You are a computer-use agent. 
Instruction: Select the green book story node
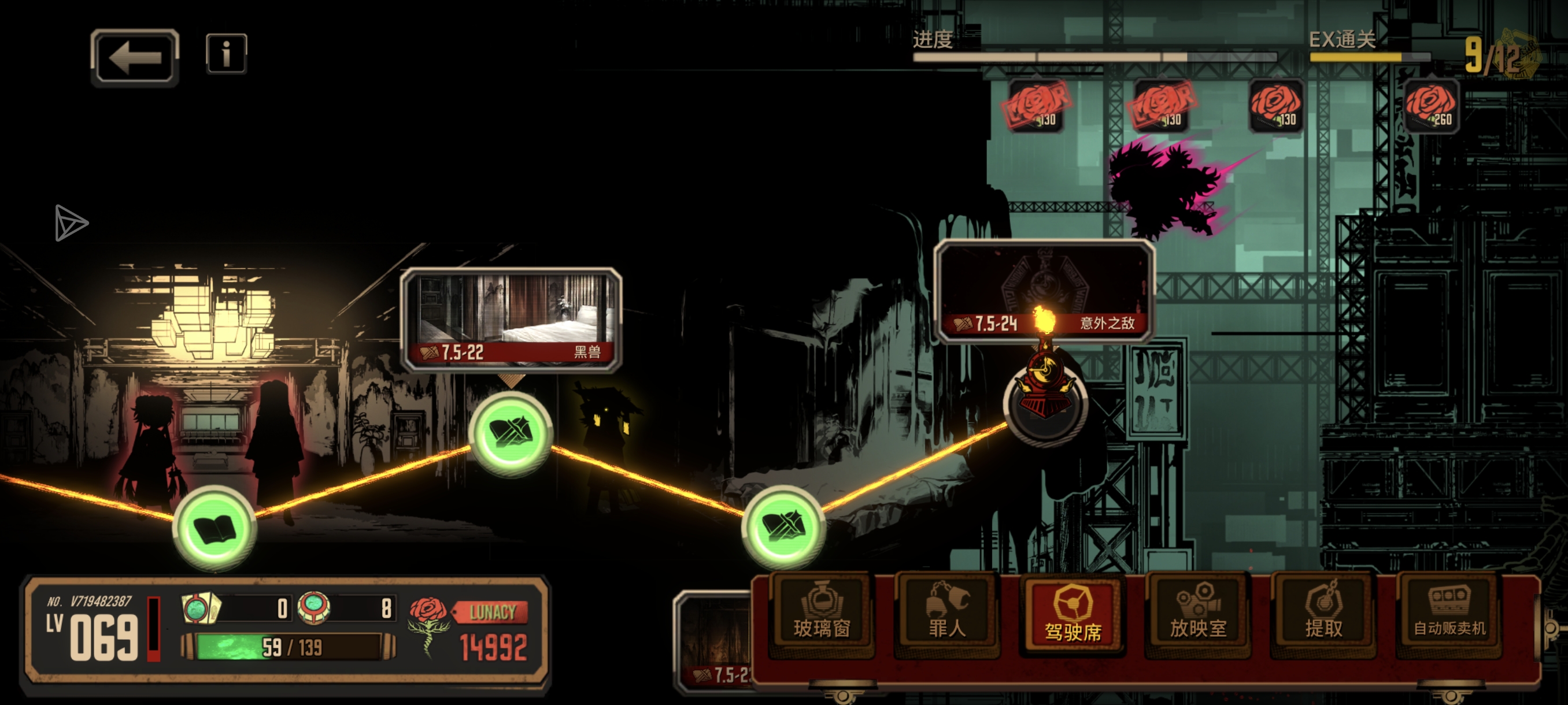tap(215, 528)
